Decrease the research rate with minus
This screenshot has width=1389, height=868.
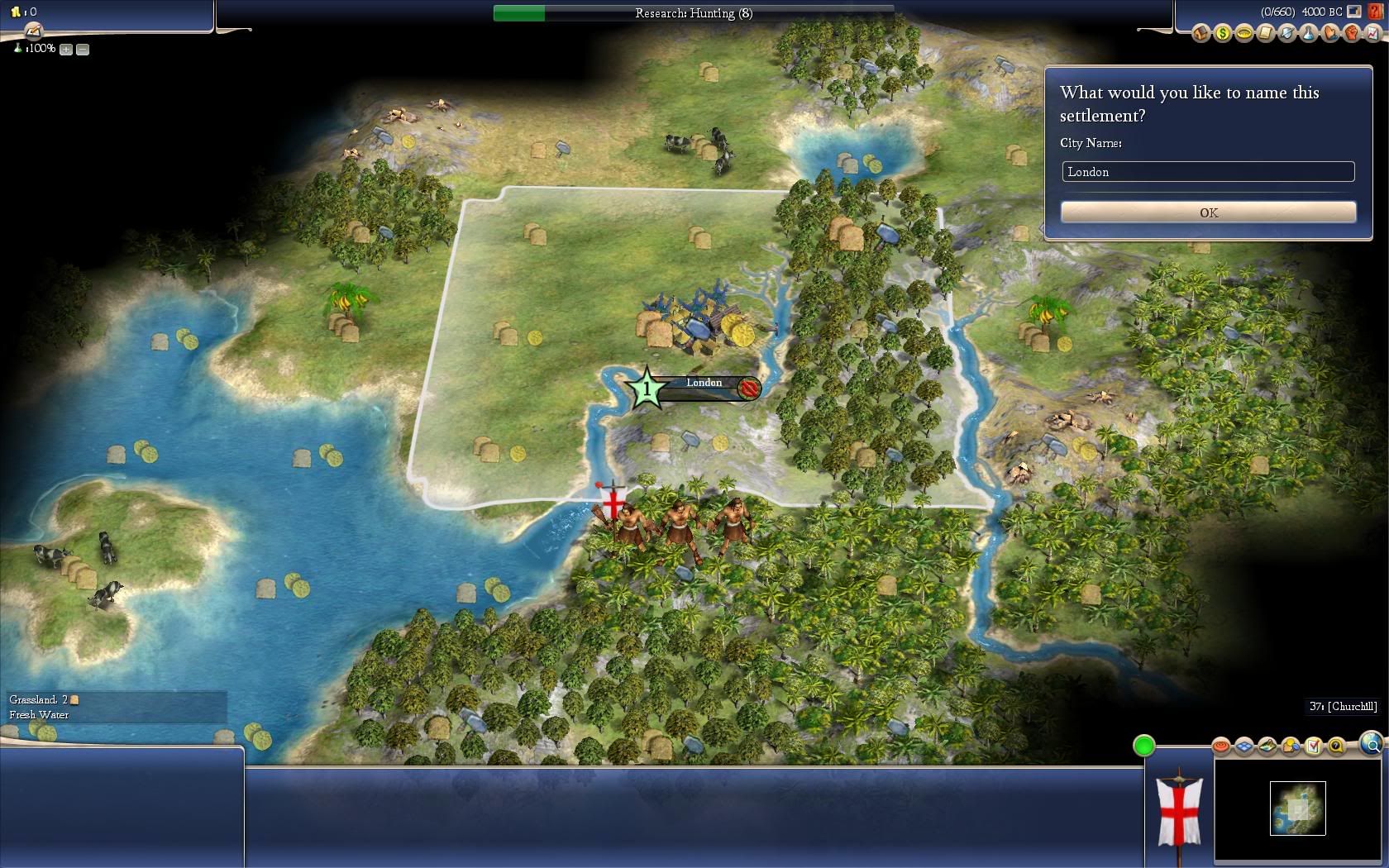83,50
